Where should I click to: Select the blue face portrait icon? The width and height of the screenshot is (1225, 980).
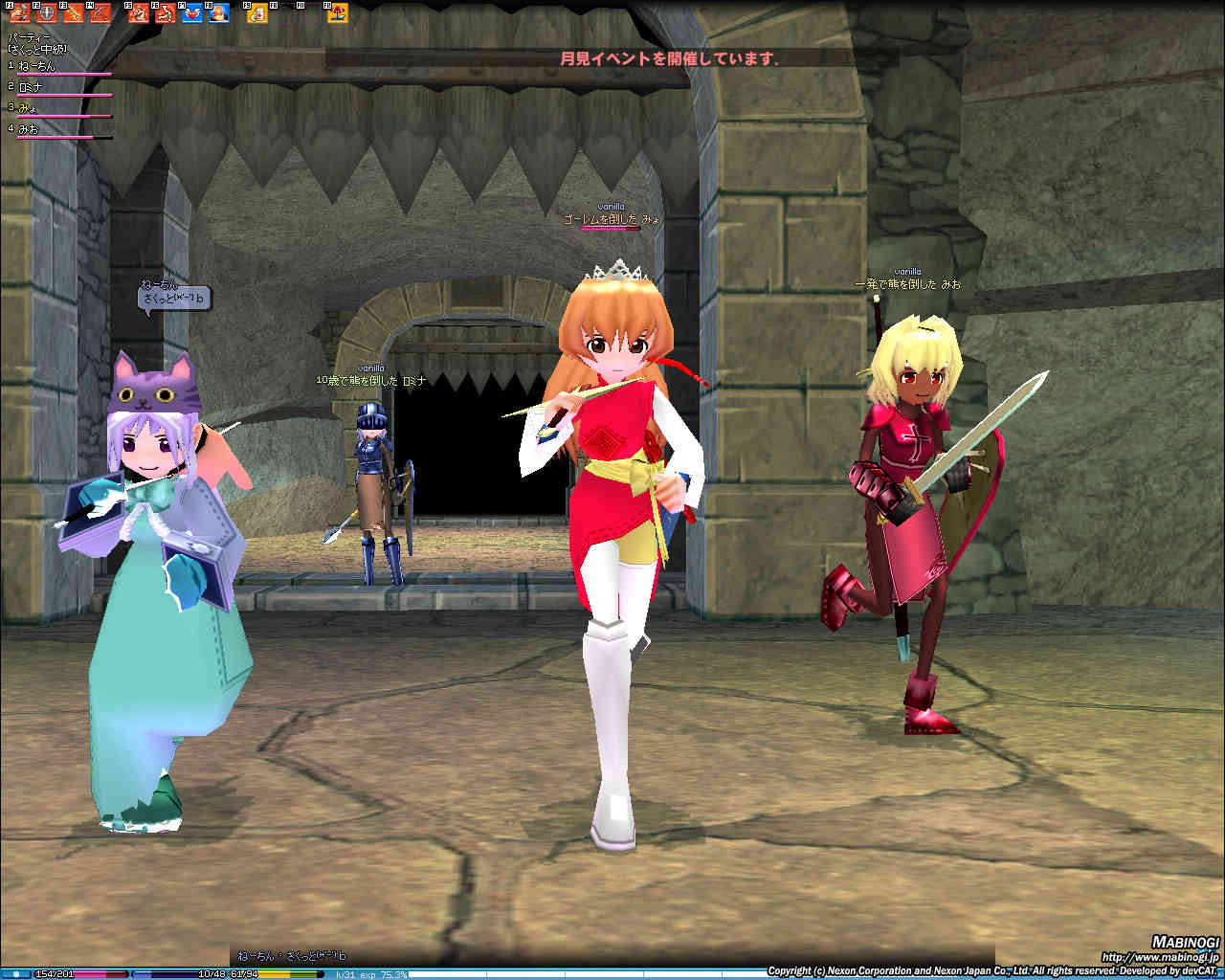pos(219,13)
